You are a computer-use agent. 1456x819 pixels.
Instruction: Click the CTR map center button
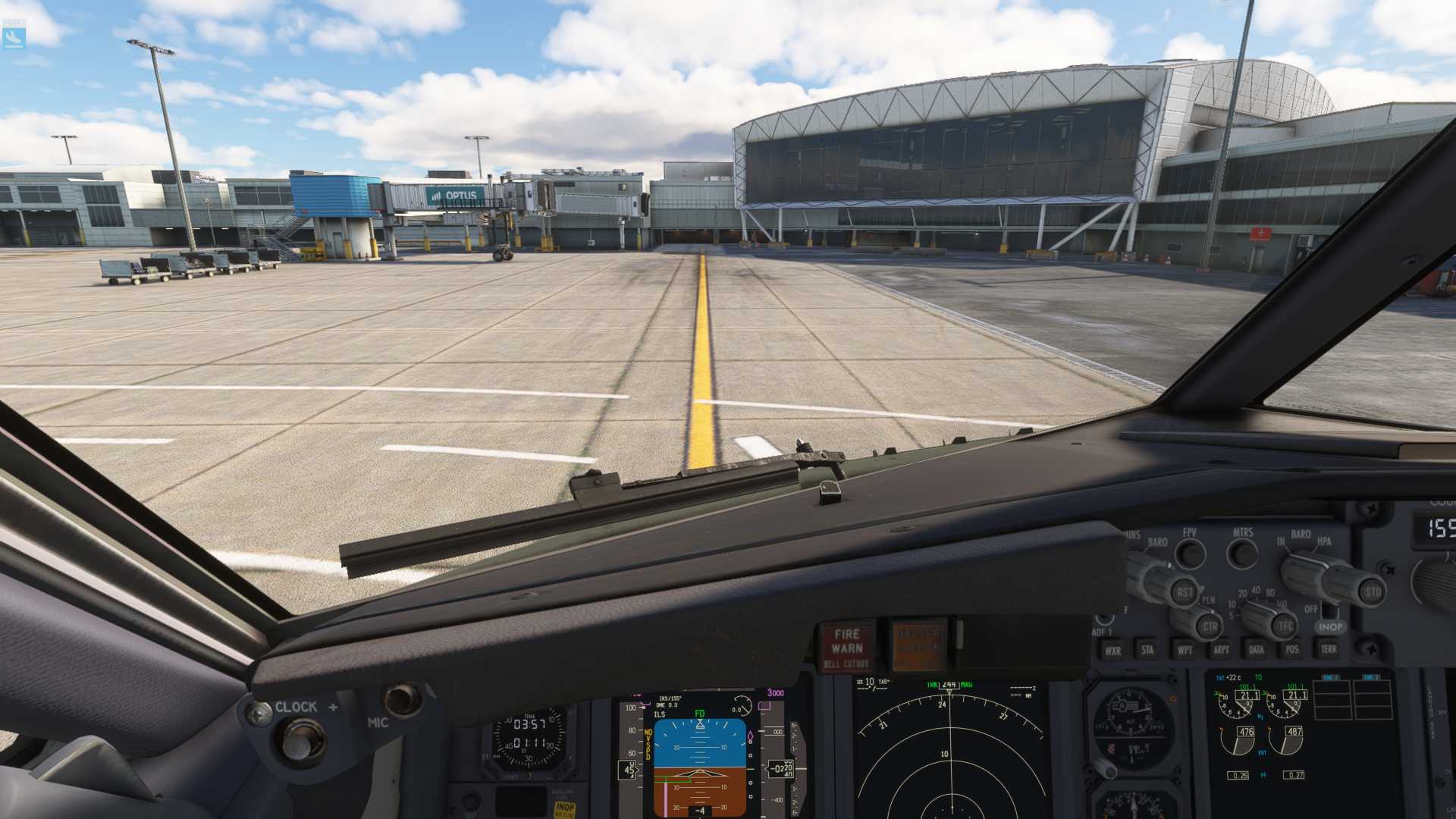(1210, 626)
